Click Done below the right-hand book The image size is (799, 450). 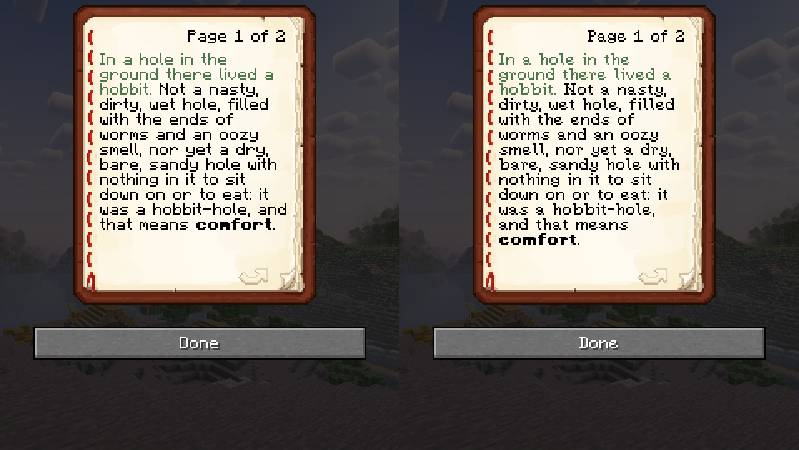pos(598,343)
